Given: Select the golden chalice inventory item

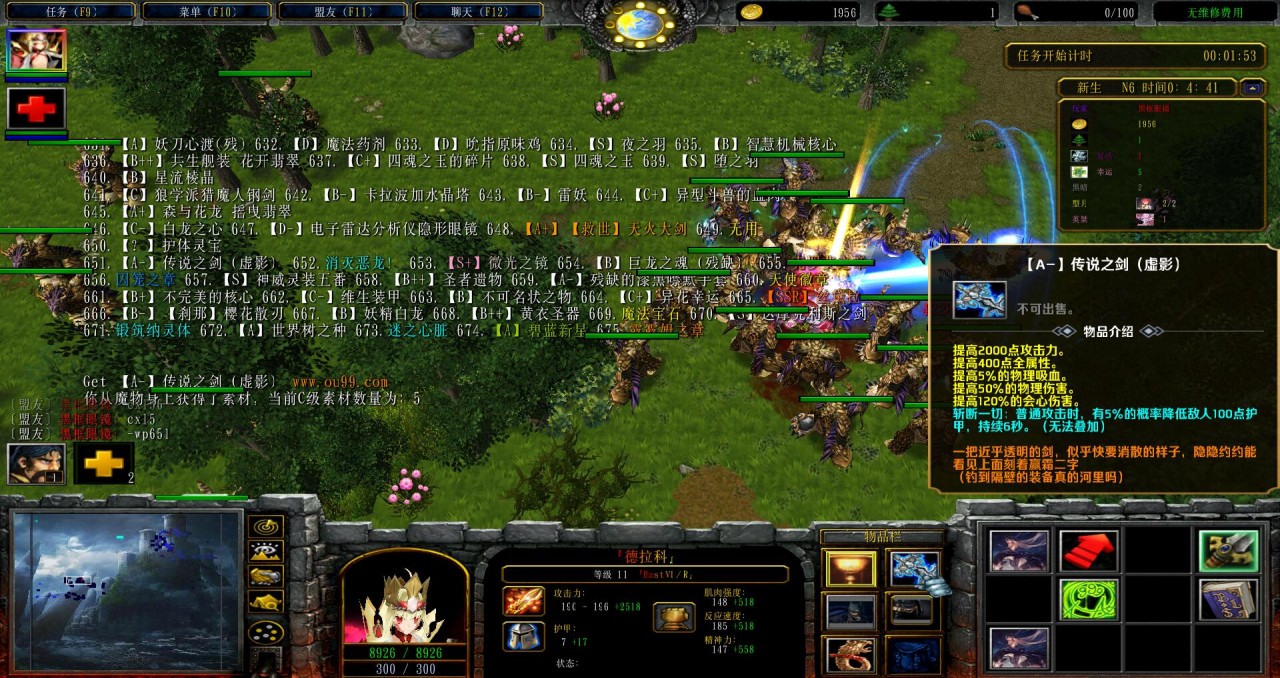Looking at the screenshot, I should pyautogui.click(x=851, y=569).
